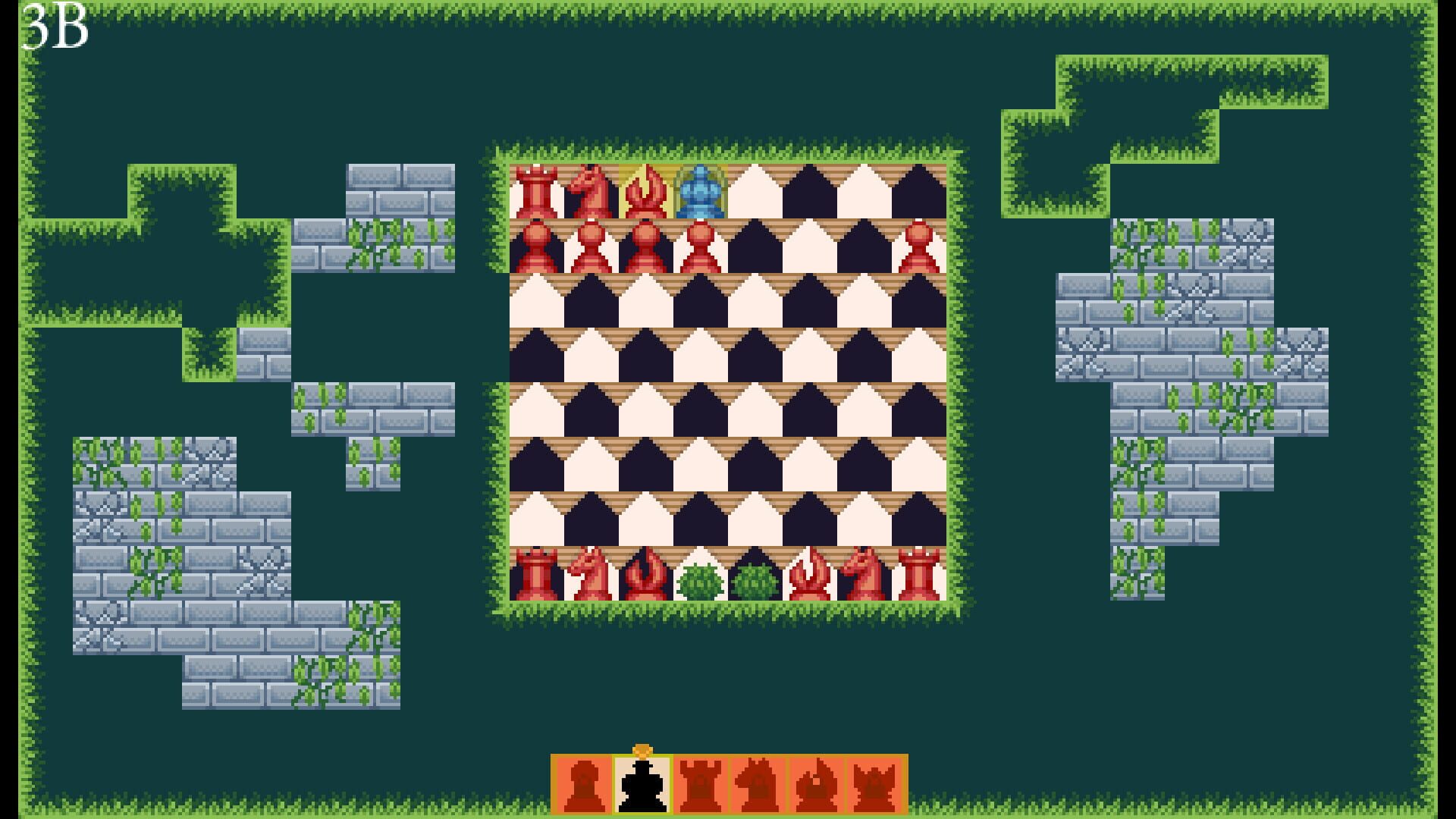This screenshot has width=1456, height=819.
Task: Click the lone red pawn on the right side
Action: tap(918, 246)
